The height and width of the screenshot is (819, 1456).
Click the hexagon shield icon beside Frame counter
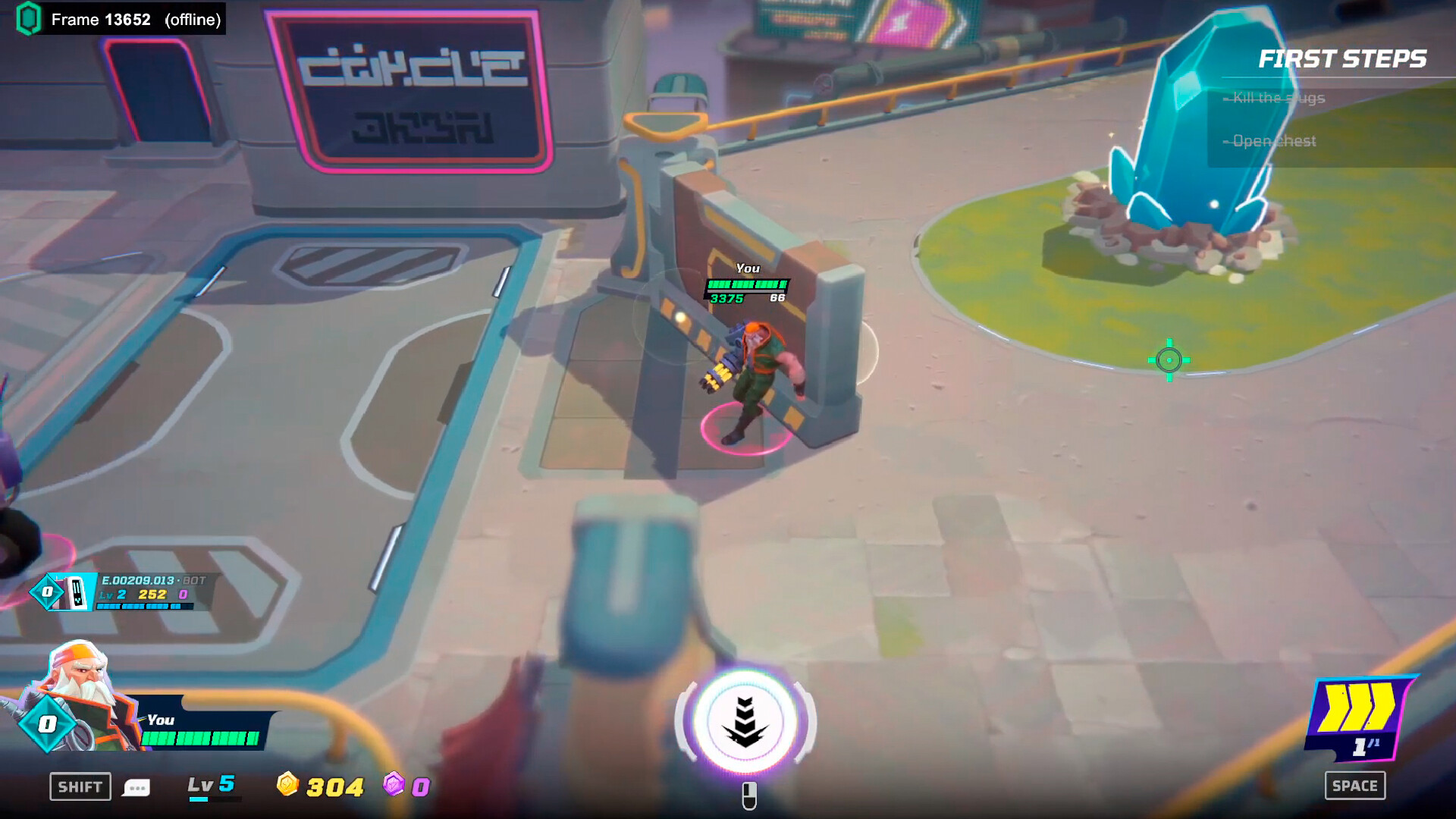[x=27, y=20]
